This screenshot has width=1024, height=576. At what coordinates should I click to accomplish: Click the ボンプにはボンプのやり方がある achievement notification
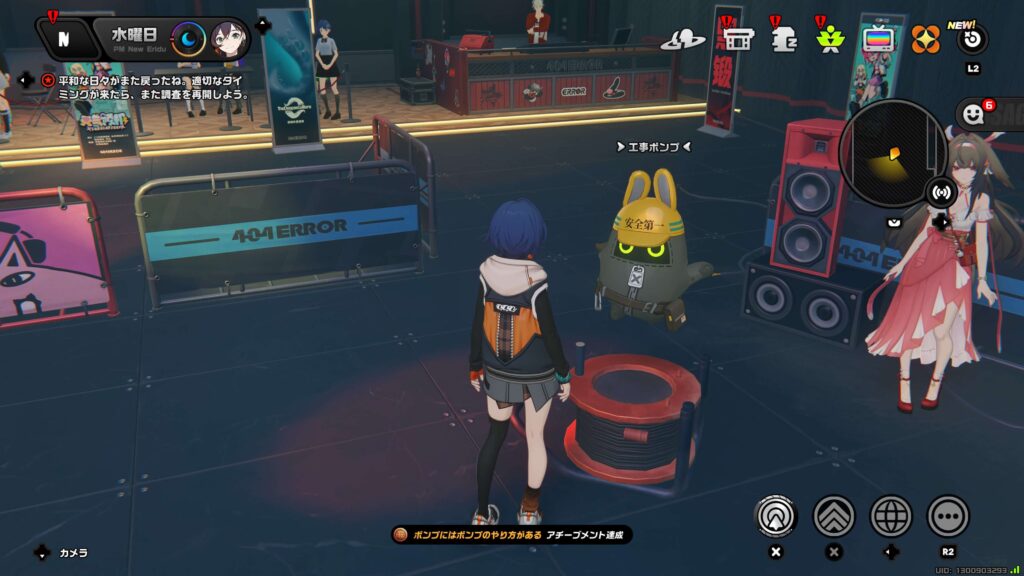coord(511,535)
